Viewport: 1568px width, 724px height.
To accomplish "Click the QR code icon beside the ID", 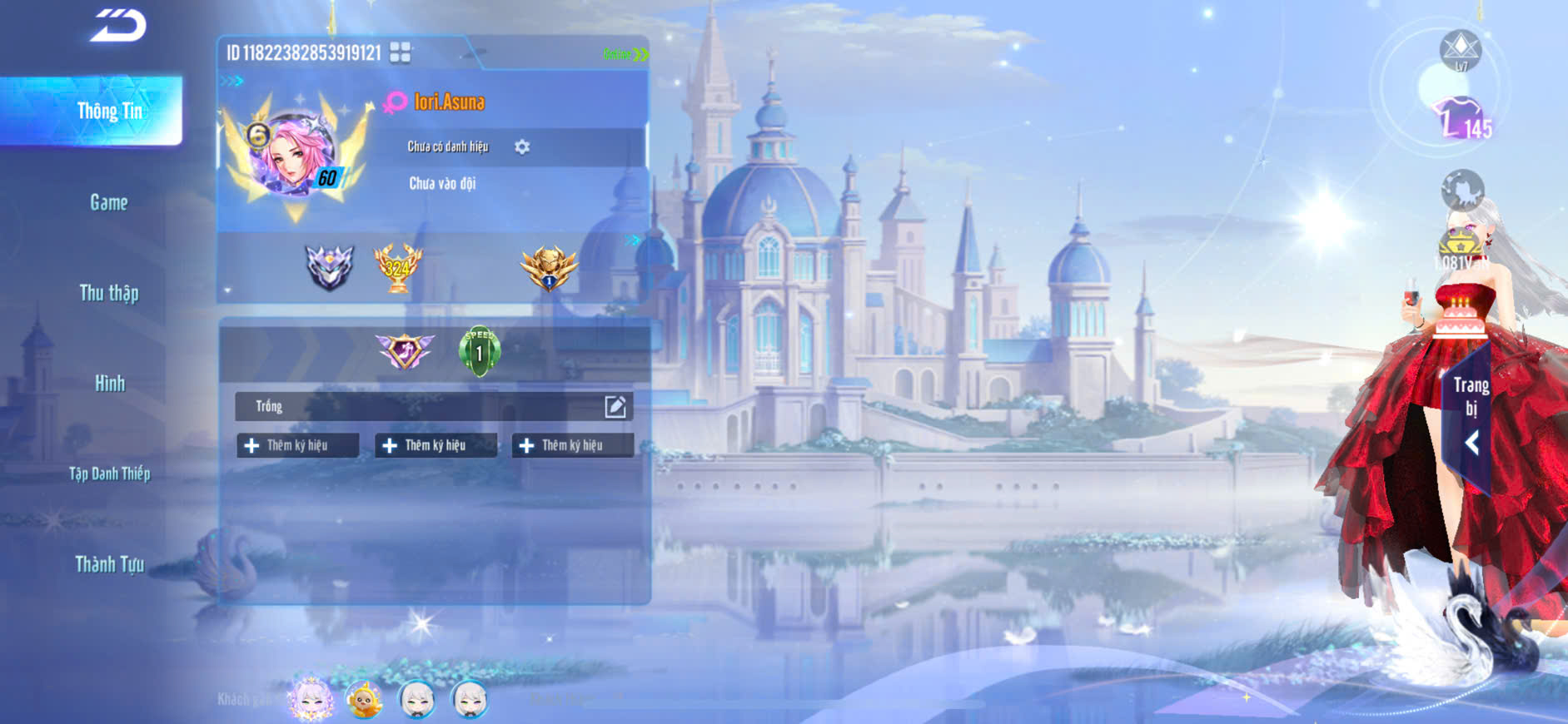I will 401,53.
